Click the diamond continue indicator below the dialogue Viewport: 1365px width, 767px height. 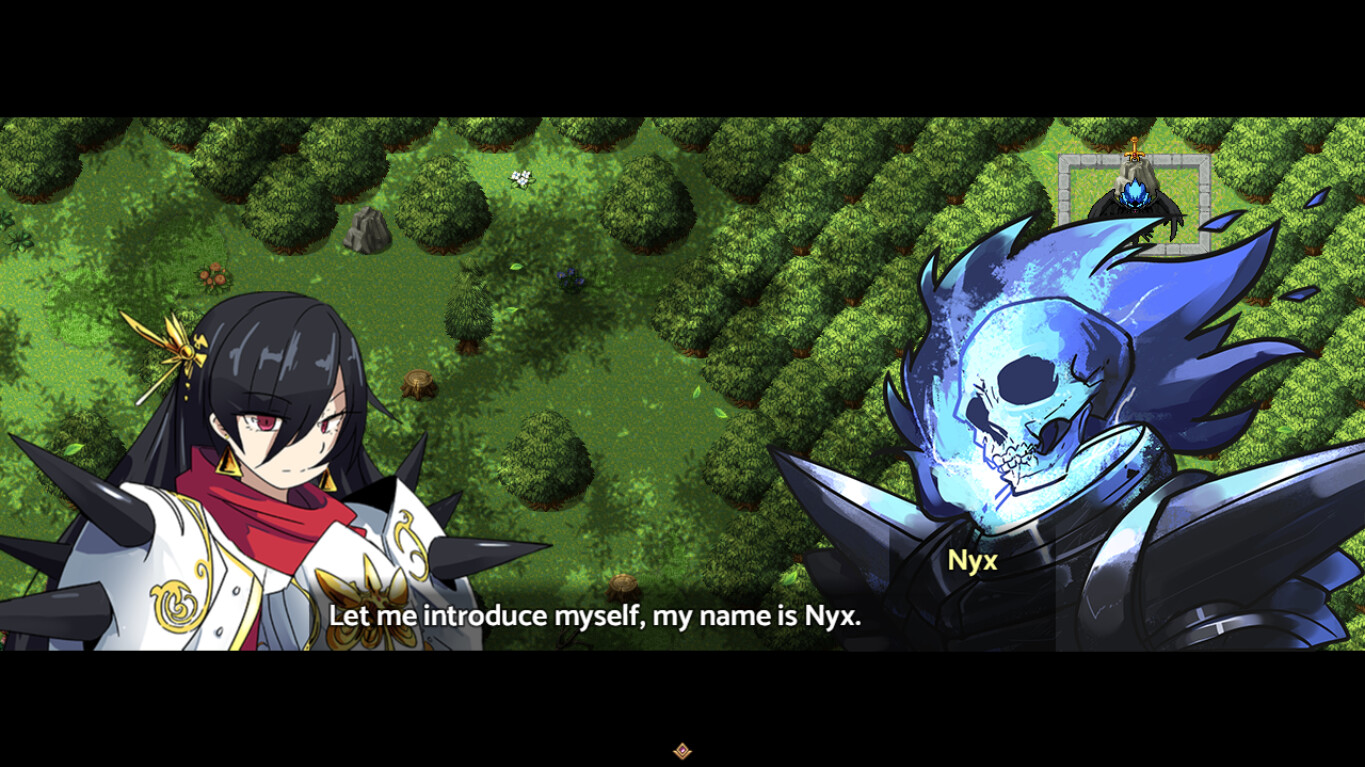point(684,750)
